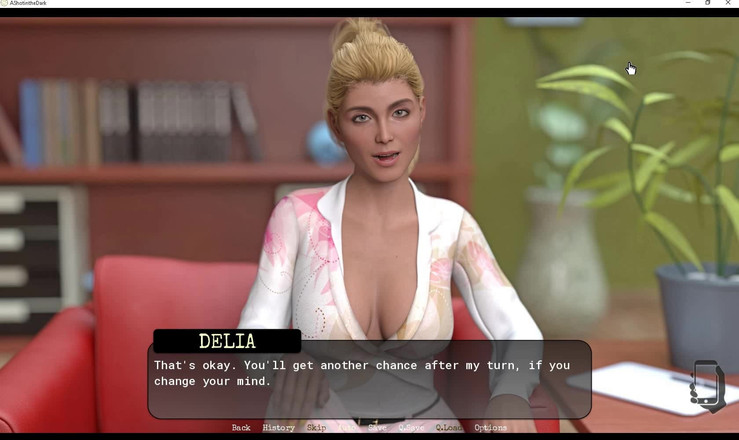Toggle Auto advance mode
This screenshot has width=739, height=440.
click(x=347, y=428)
